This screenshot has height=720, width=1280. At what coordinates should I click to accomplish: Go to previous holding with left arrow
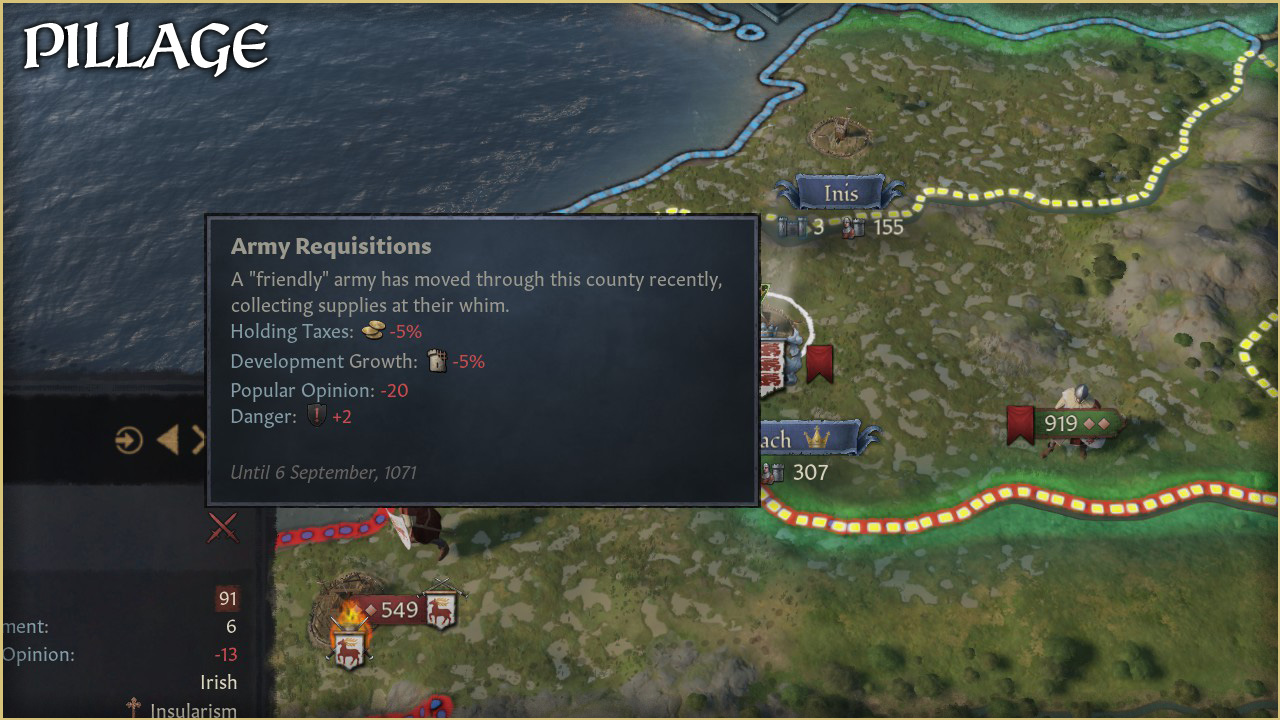point(168,440)
